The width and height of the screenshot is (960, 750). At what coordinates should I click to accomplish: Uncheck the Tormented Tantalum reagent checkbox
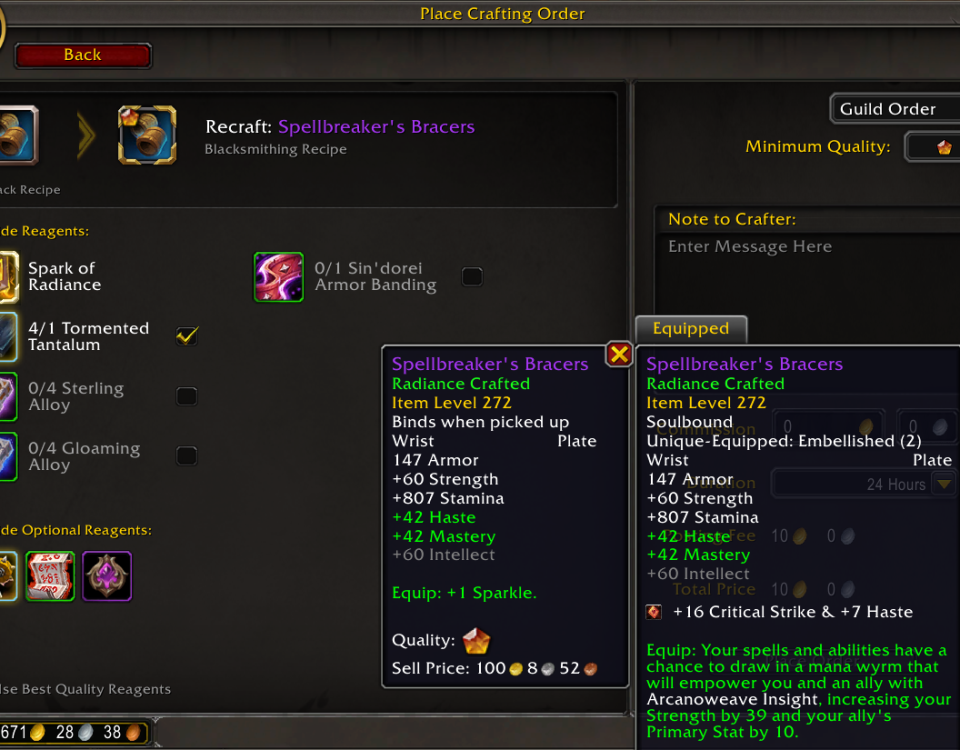(187, 336)
